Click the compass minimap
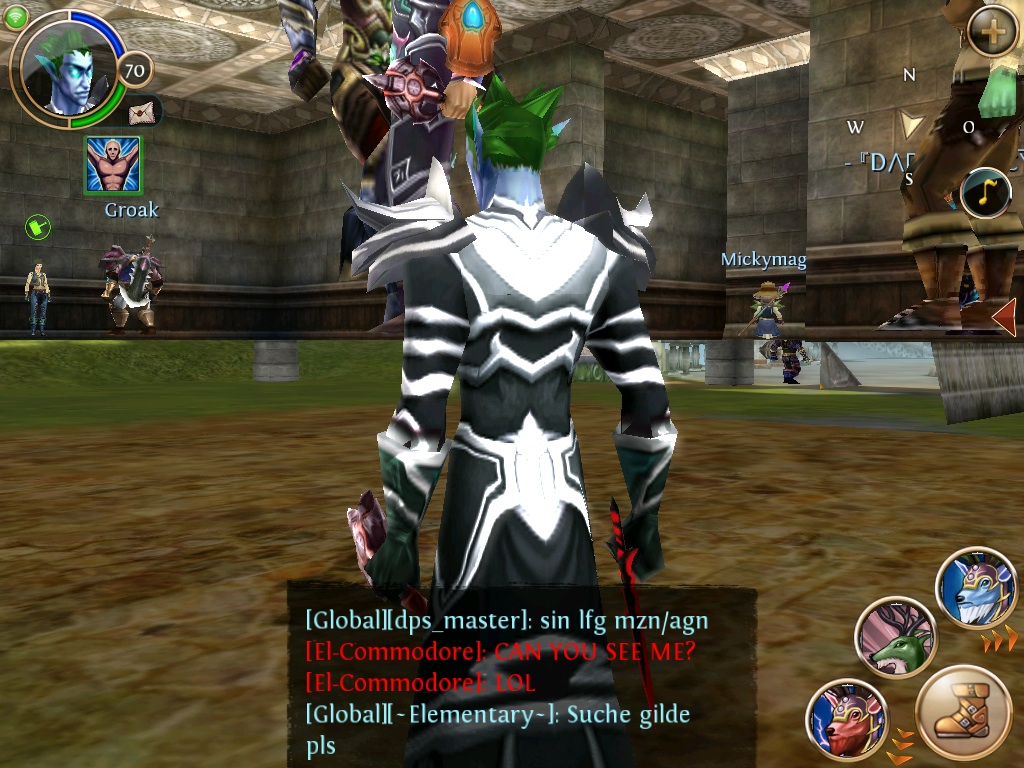 (910, 126)
